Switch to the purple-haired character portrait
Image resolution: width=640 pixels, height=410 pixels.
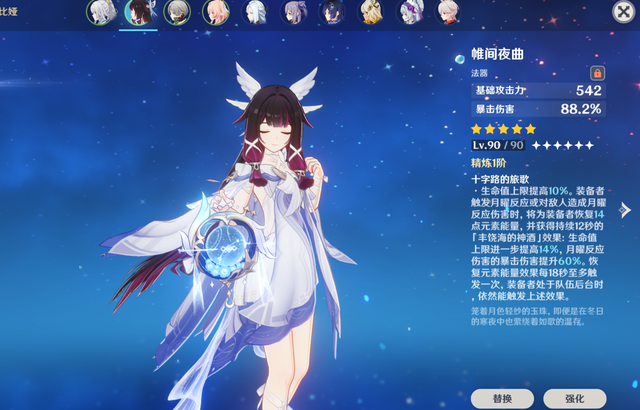point(294,12)
